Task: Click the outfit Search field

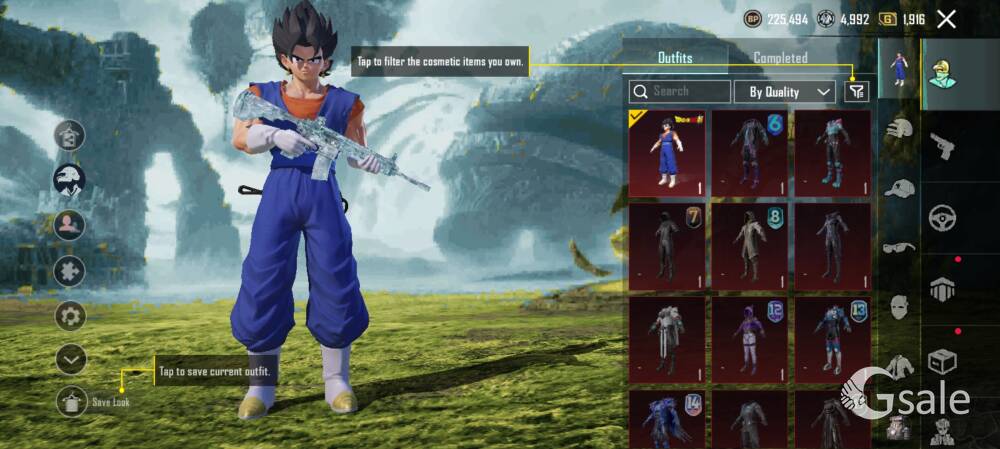Action: point(680,91)
